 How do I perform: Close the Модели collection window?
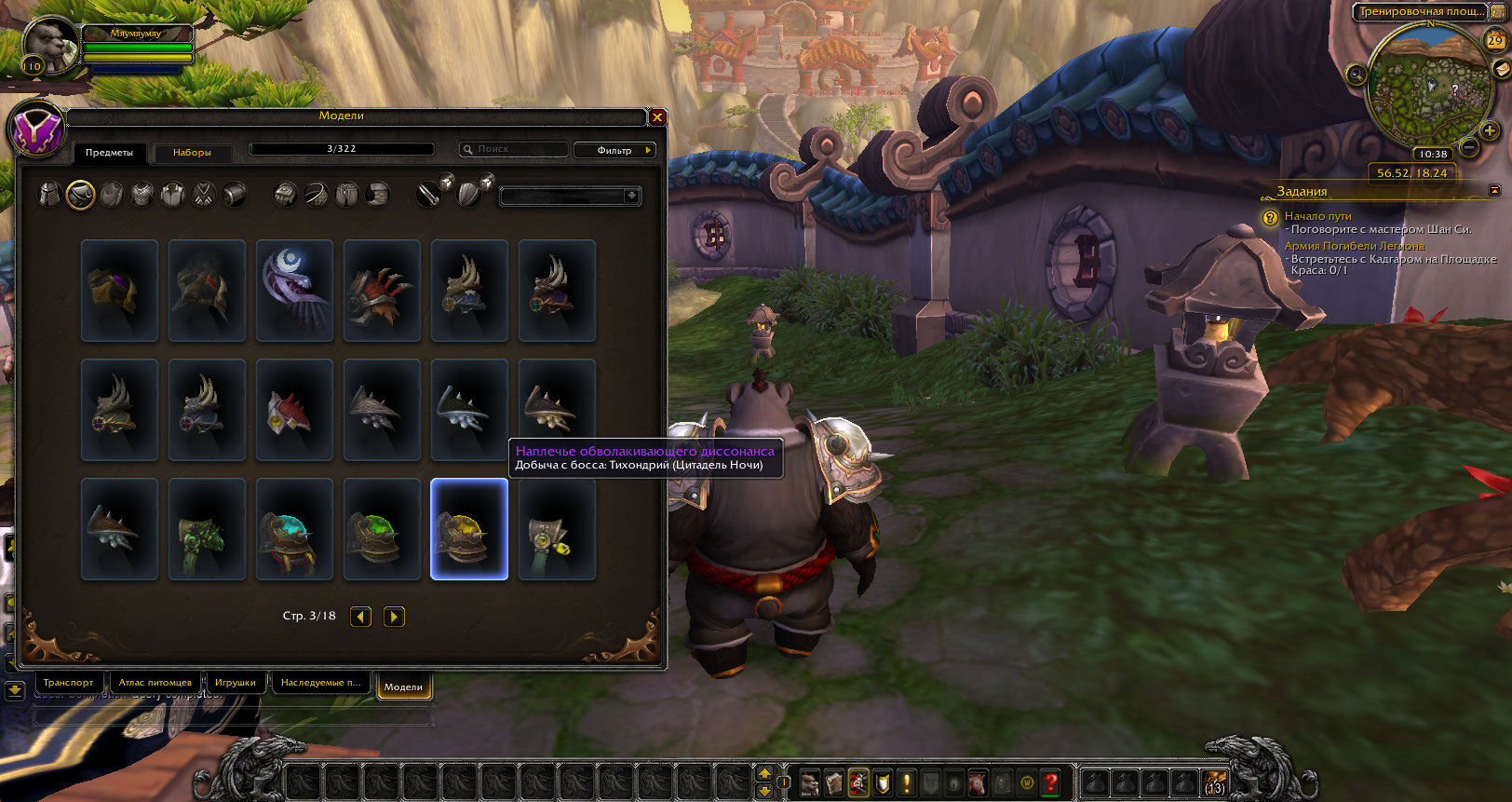tap(657, 117)
